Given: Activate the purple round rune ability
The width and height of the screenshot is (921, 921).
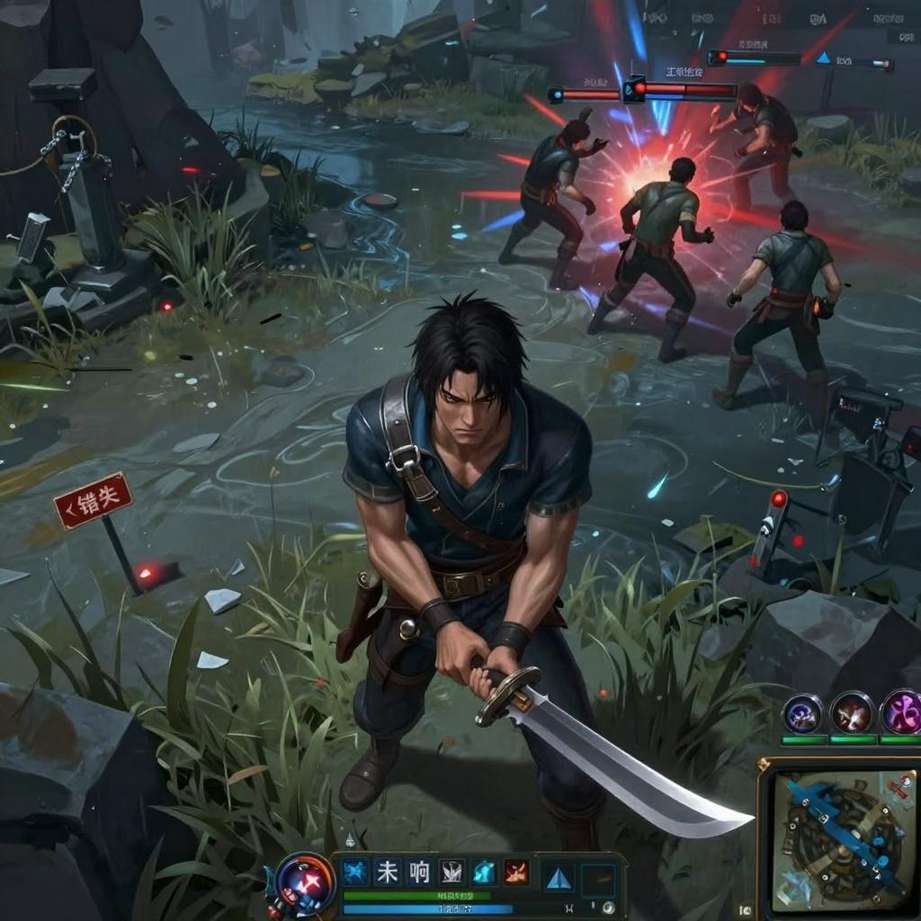Looking at the screenshot, I should pyautogui.click(x=901, y=712).
